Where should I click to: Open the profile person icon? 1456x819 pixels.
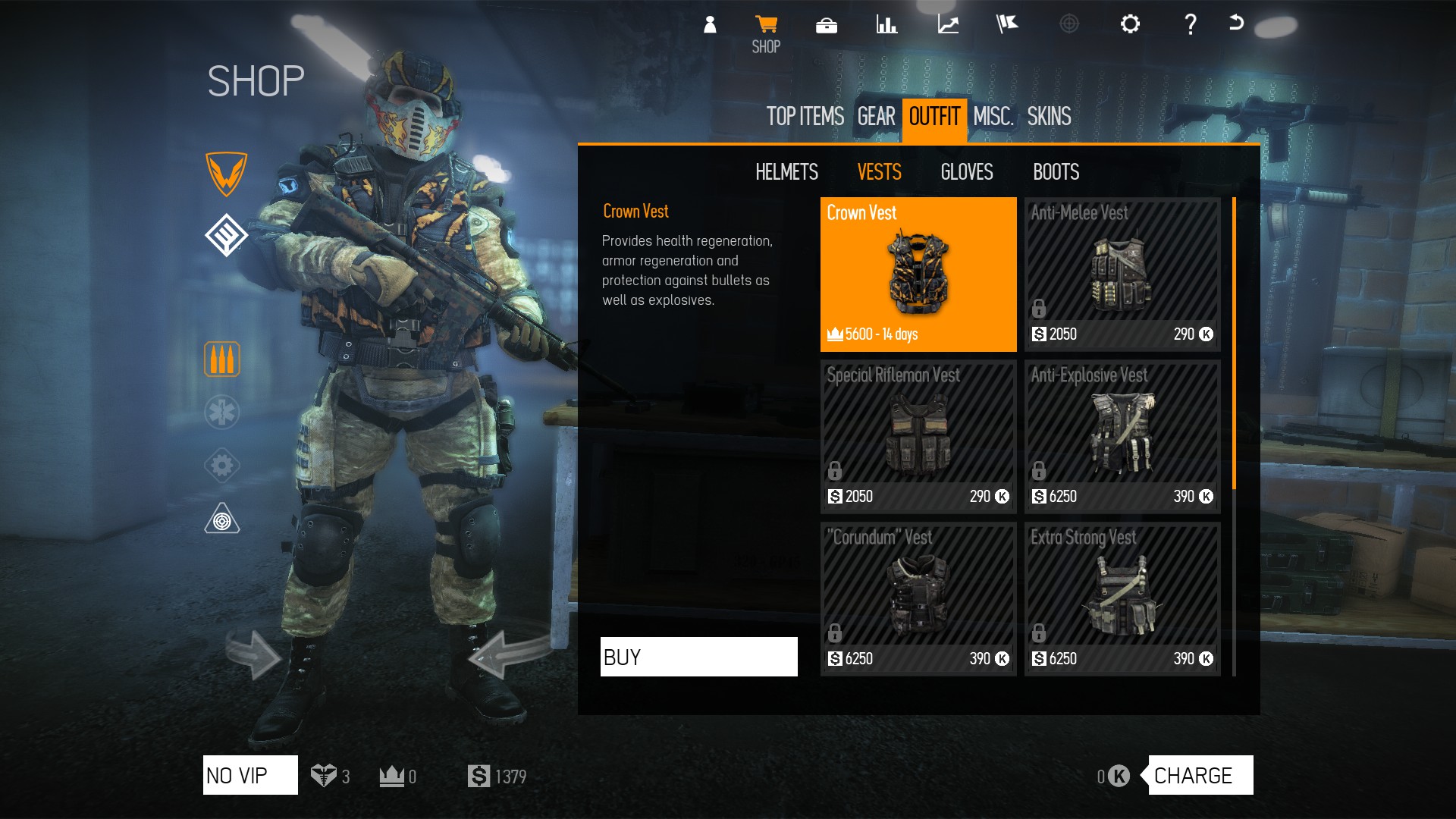coord(710,24)
